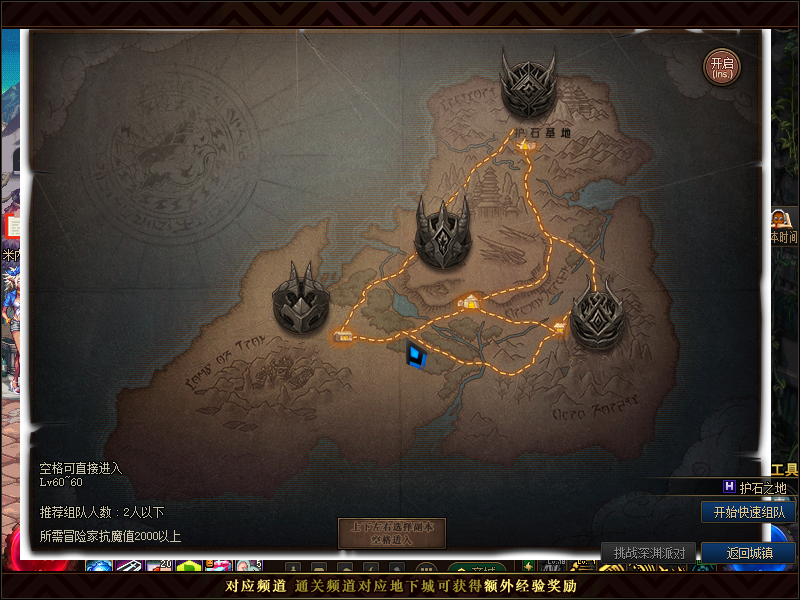
Task: Click the 开启 (Ins) round button
Action: tap(722, 66)
